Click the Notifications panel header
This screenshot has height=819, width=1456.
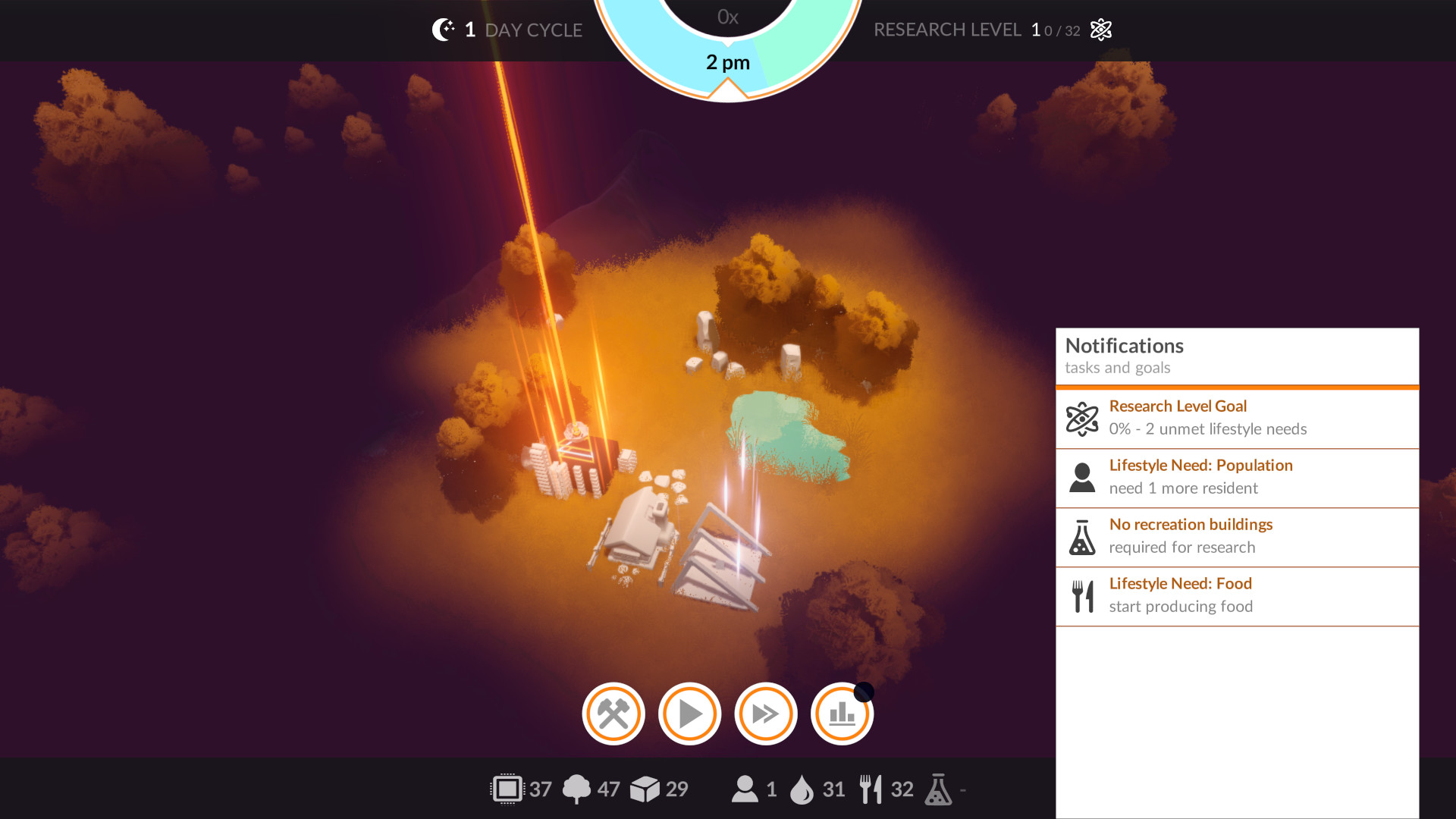[x=1124, y=346]
